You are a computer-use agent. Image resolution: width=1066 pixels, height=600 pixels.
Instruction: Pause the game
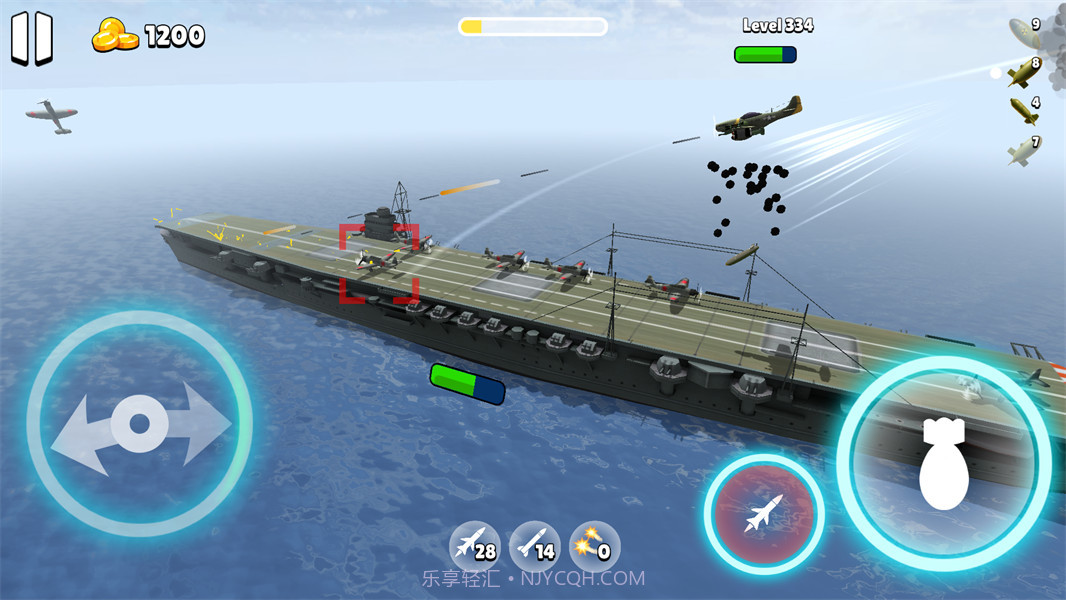click(x=31, y=39)
